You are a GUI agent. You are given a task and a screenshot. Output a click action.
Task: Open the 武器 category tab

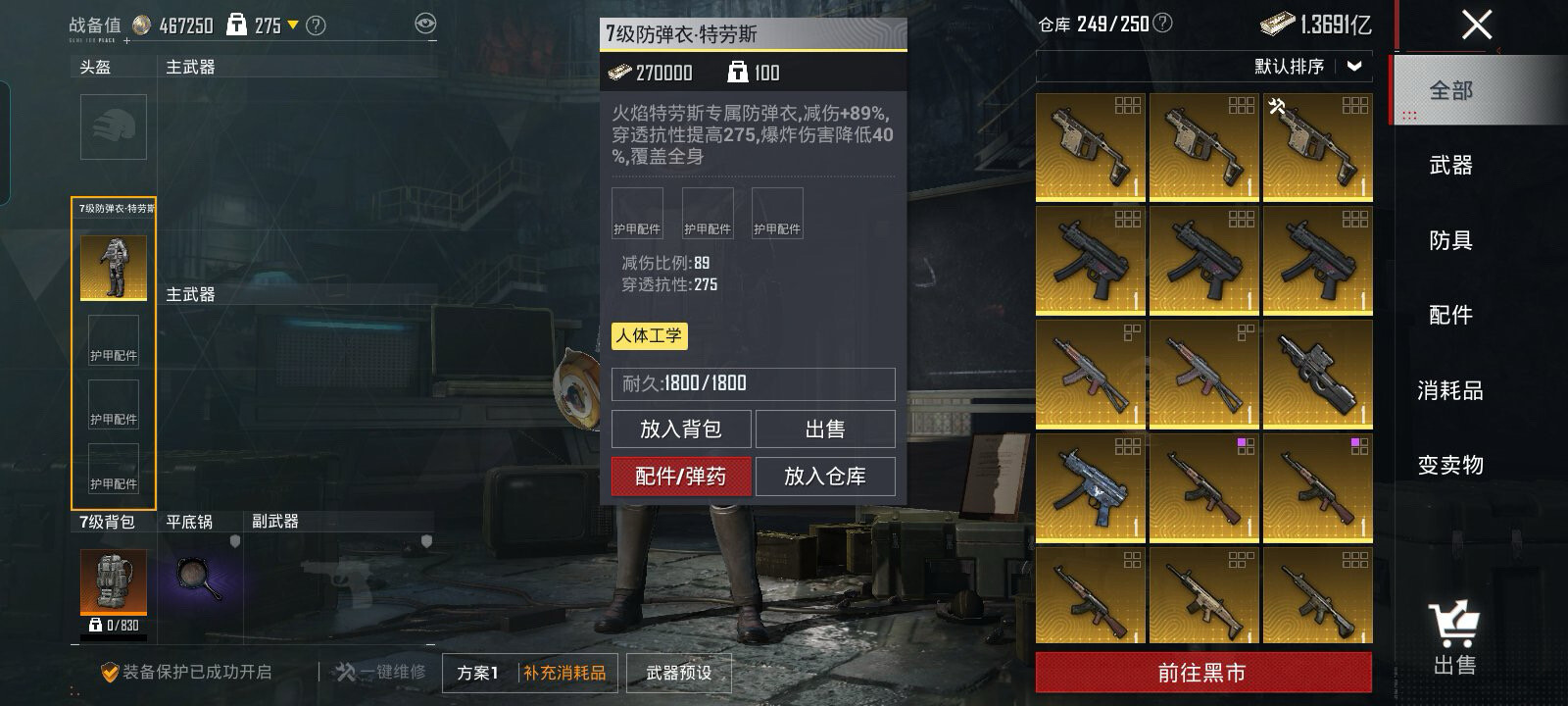pyautogui.click(x=1450, y=165)
